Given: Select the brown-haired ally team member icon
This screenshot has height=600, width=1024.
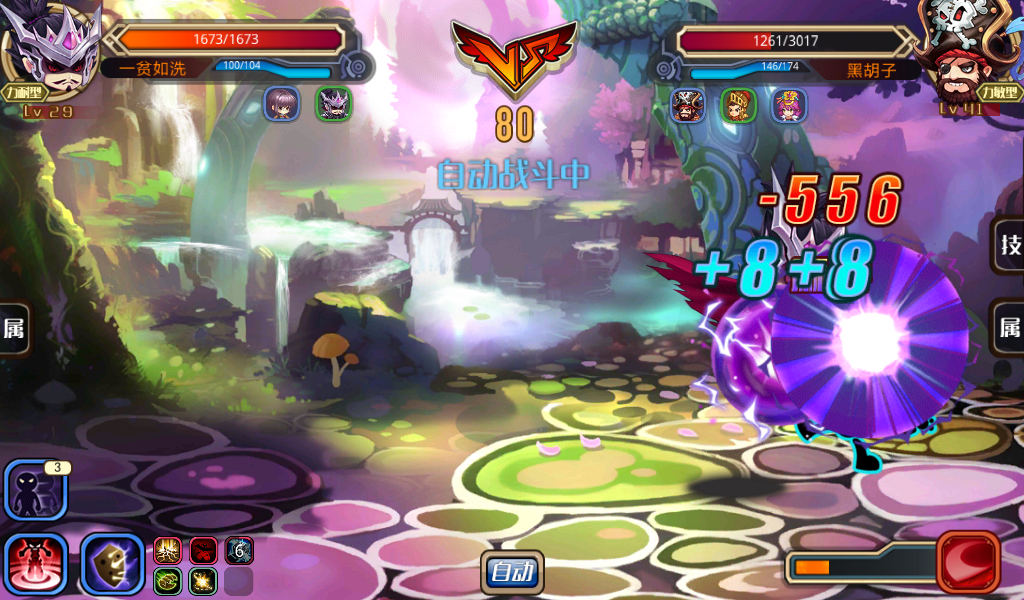Looking at the screenshot, I should point(281,104).
